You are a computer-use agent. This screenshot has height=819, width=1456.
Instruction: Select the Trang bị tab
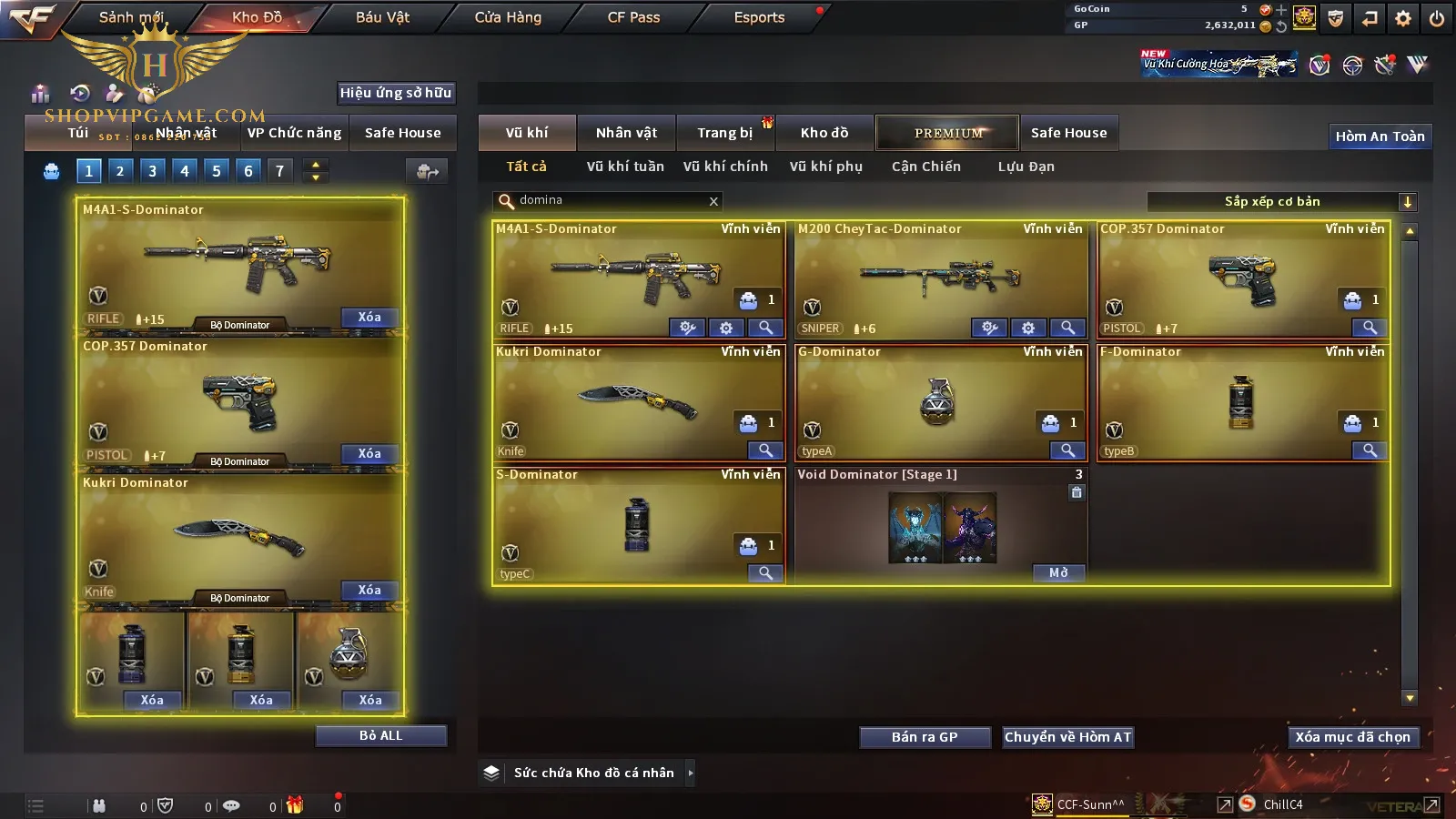click(x=724, y=133)
